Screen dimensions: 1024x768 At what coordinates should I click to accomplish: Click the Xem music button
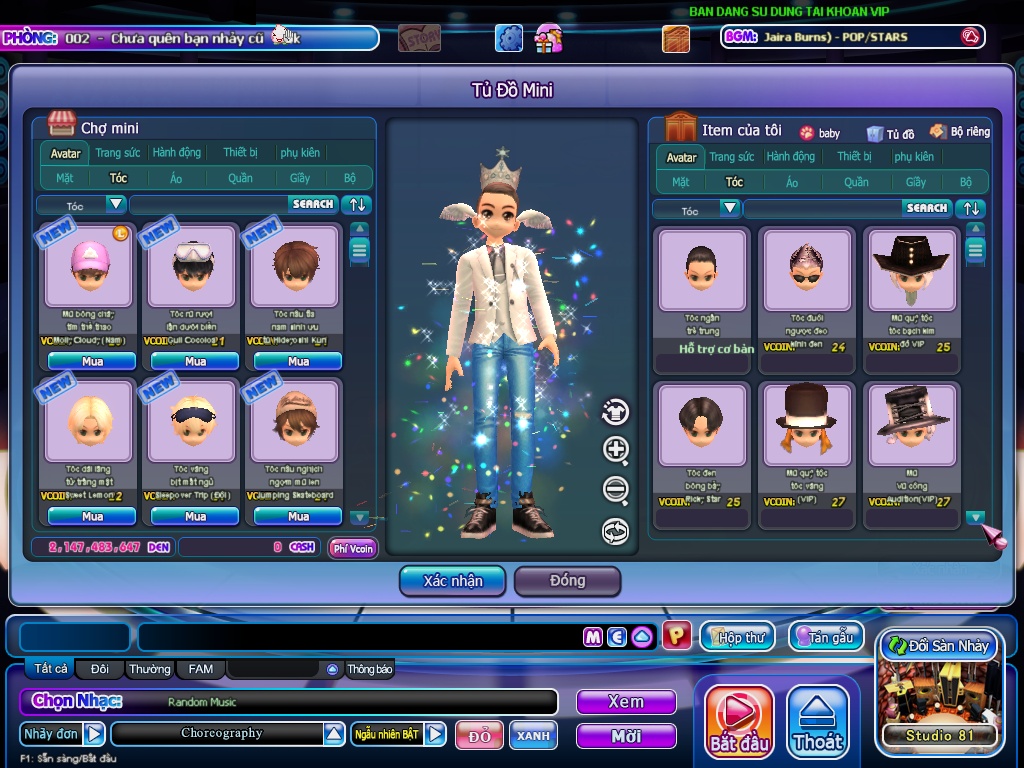coord(626,702)
